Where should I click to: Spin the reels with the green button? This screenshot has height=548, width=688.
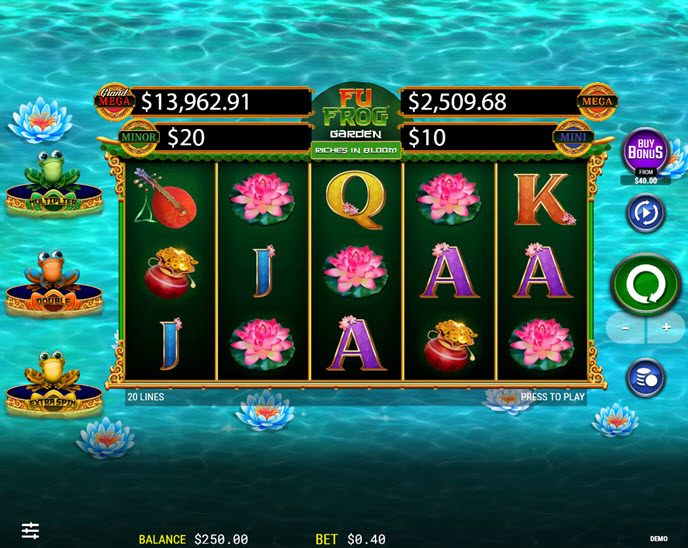(646, 284)
